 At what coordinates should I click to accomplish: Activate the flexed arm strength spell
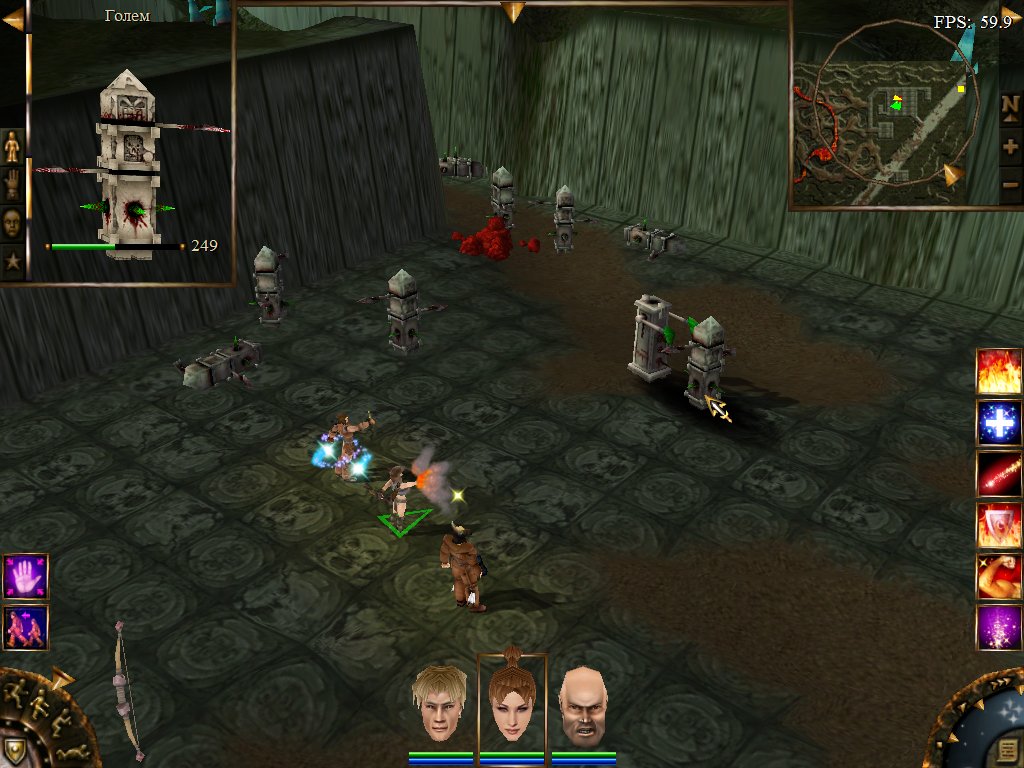tap(999, 576)
